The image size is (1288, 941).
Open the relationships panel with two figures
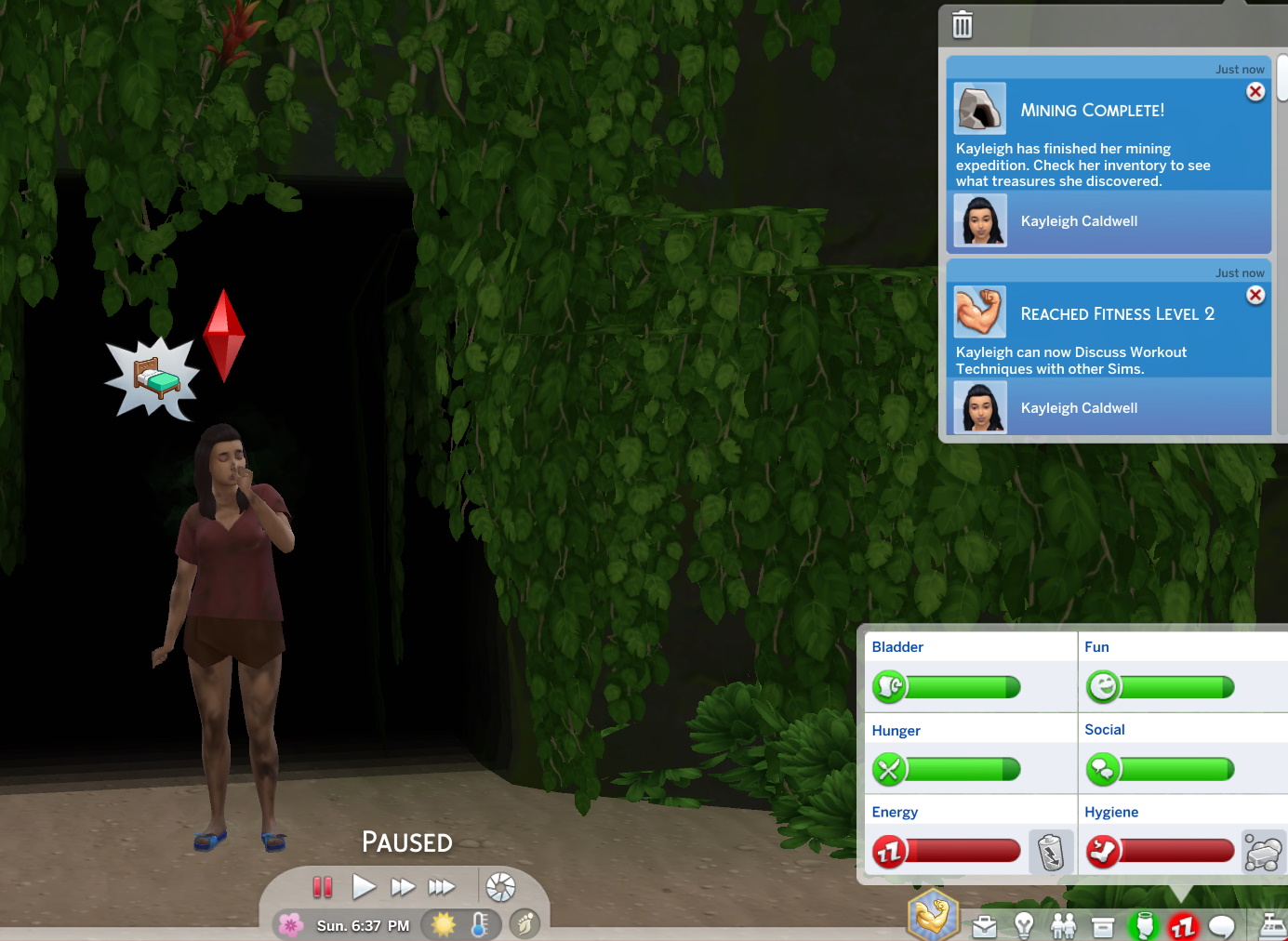(1063, 926)
